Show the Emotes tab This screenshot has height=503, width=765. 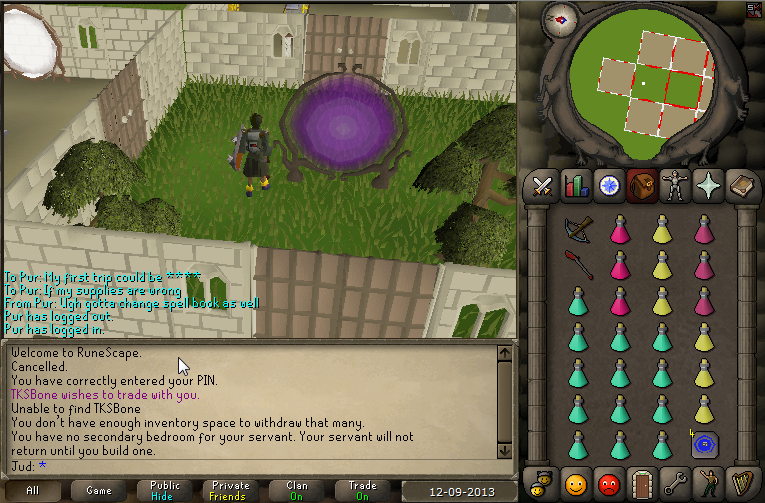pyautogui.click(x=708, y=483)
